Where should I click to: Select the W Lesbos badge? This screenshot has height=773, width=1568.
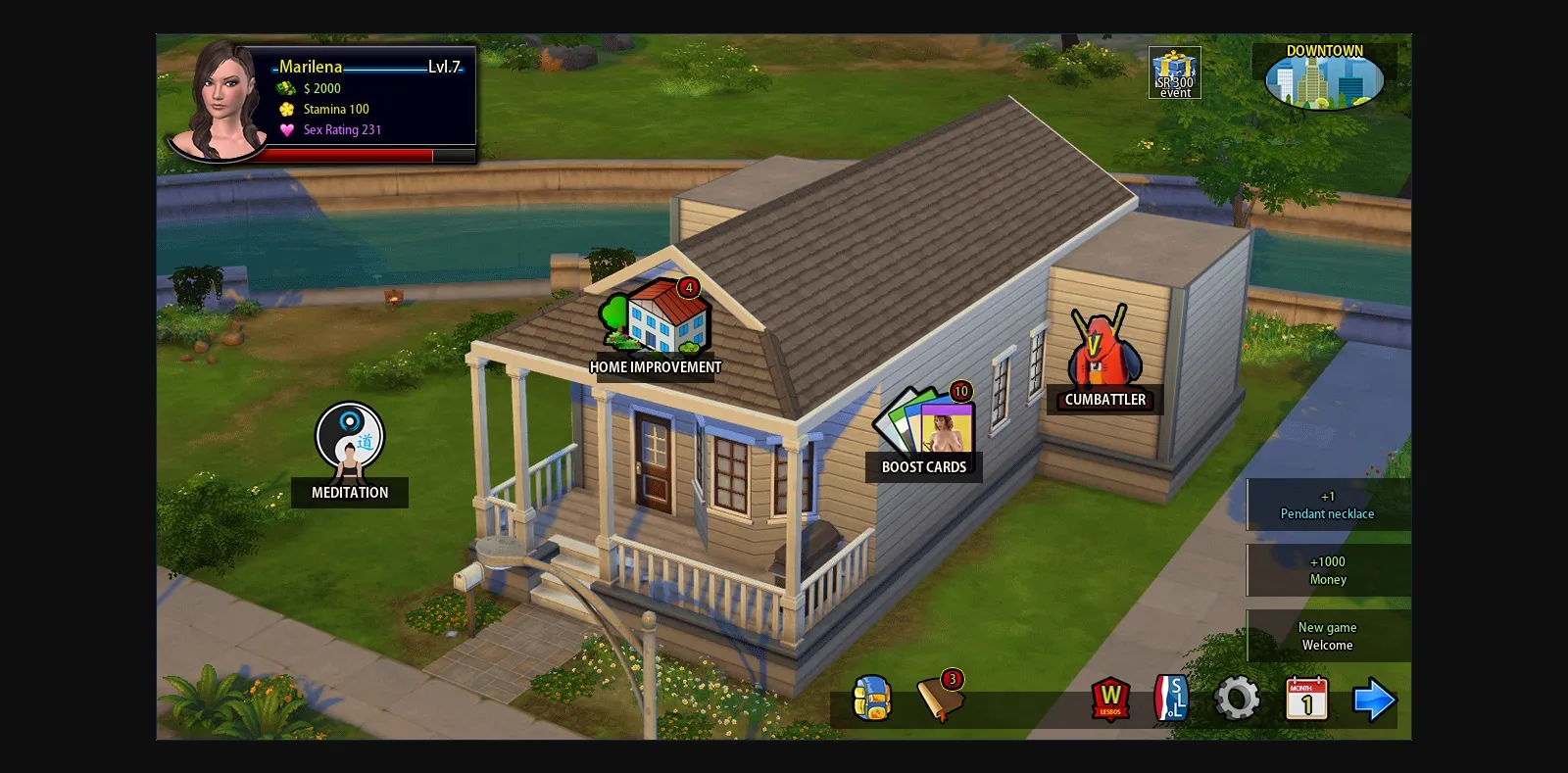1110,700
